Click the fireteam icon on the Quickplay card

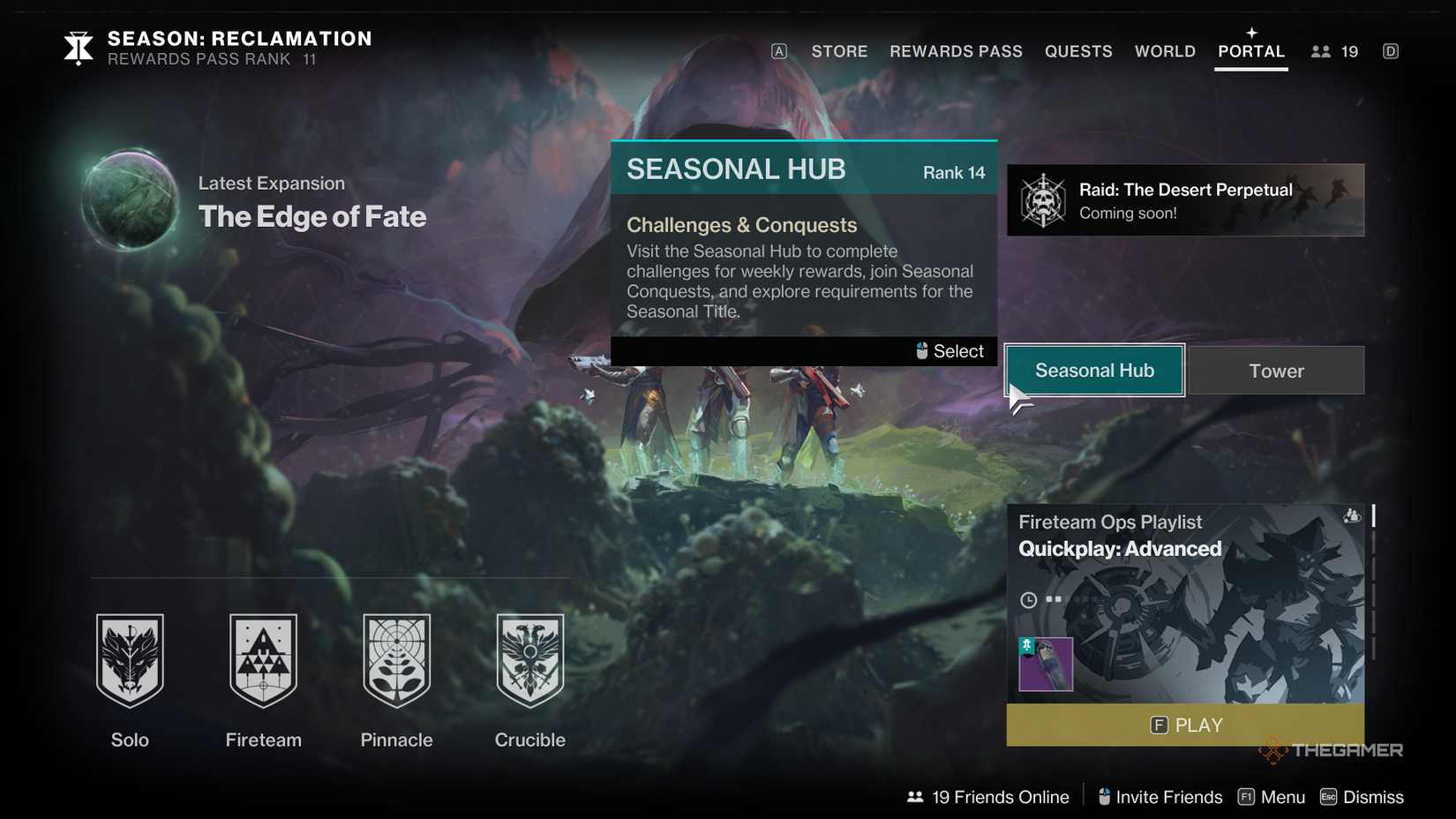point(1350,515)
